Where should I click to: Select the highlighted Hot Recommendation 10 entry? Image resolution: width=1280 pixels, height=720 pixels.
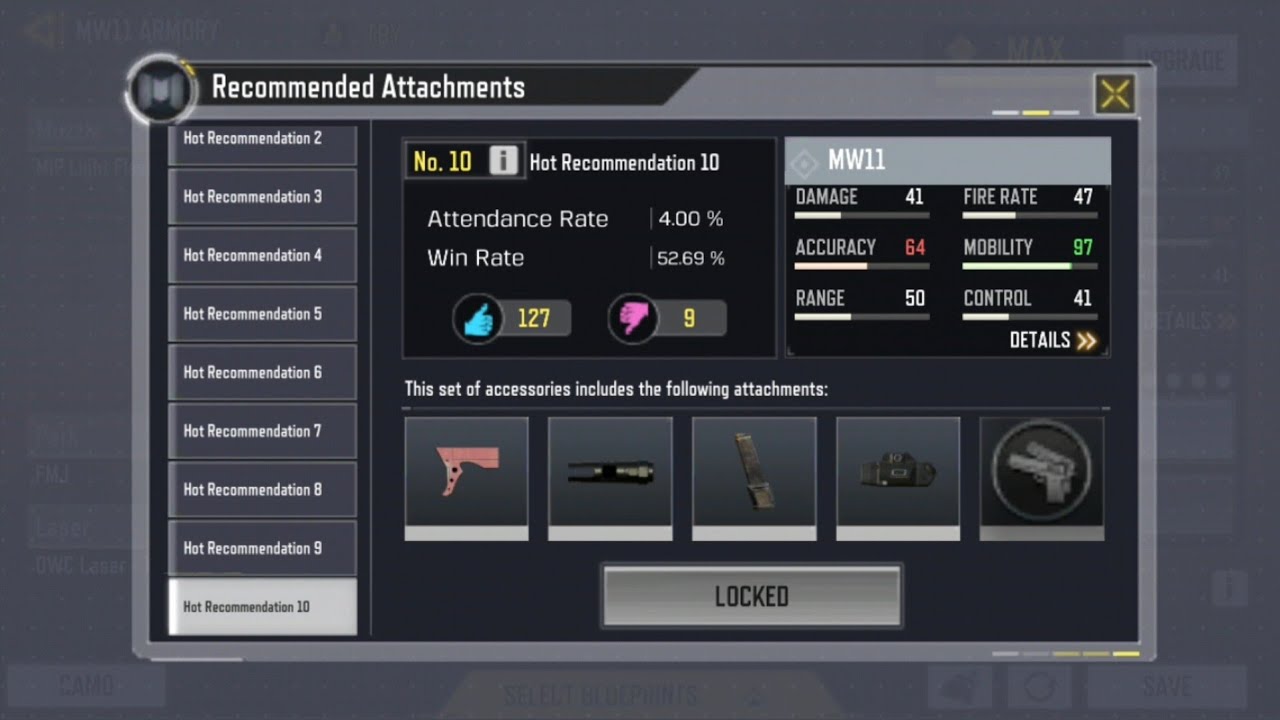point(262,607)
